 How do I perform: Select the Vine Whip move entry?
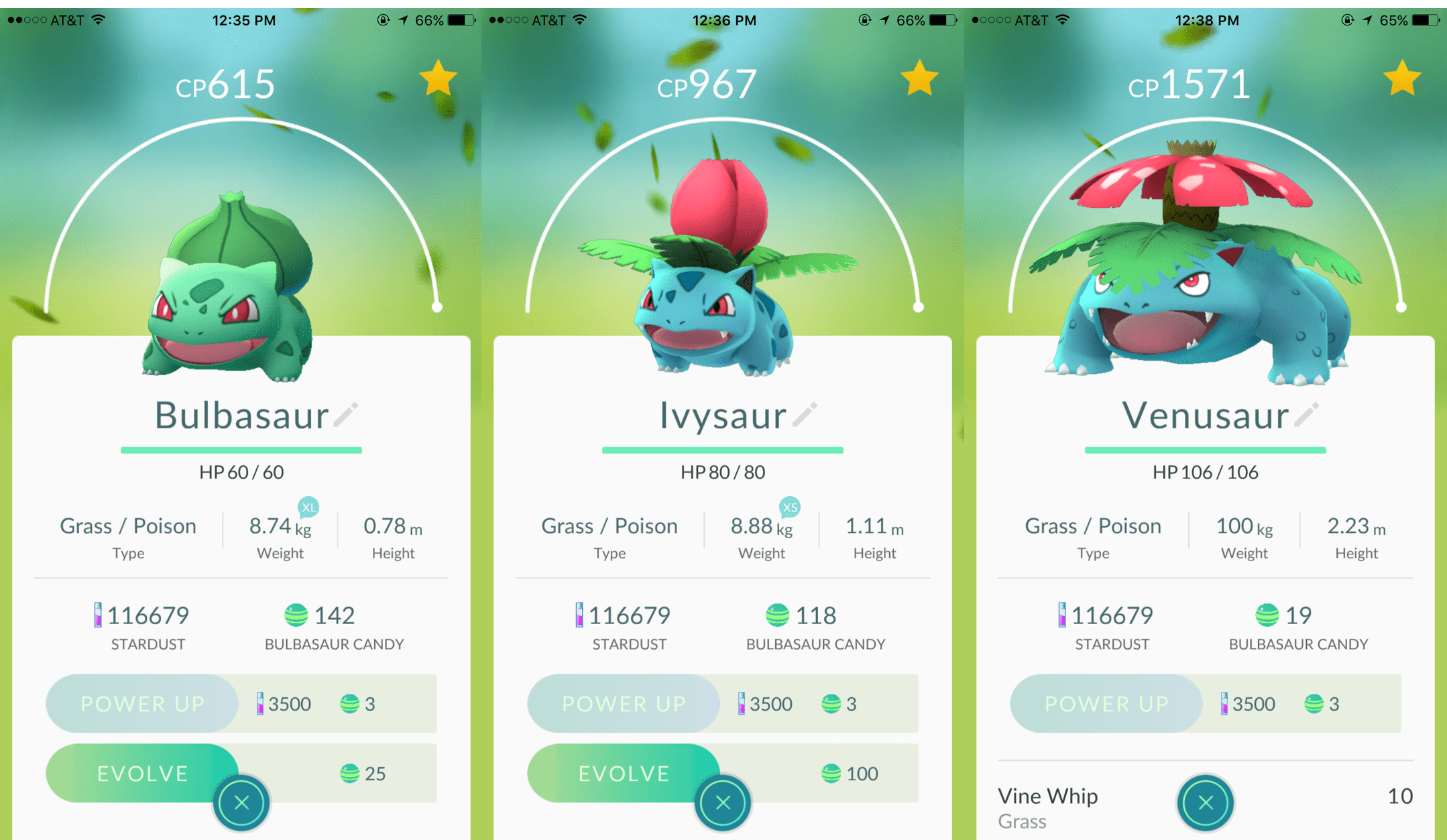point(1048,796)
